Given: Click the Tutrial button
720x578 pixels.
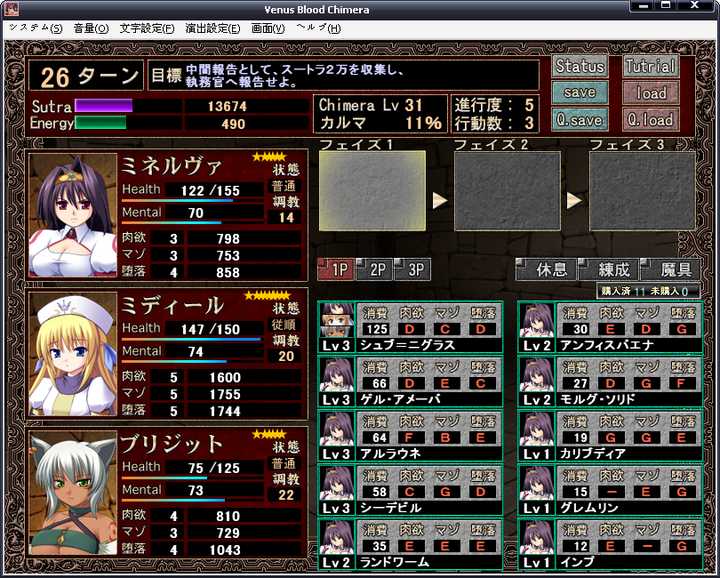Looking at the screenshot, I should (650, 66).
